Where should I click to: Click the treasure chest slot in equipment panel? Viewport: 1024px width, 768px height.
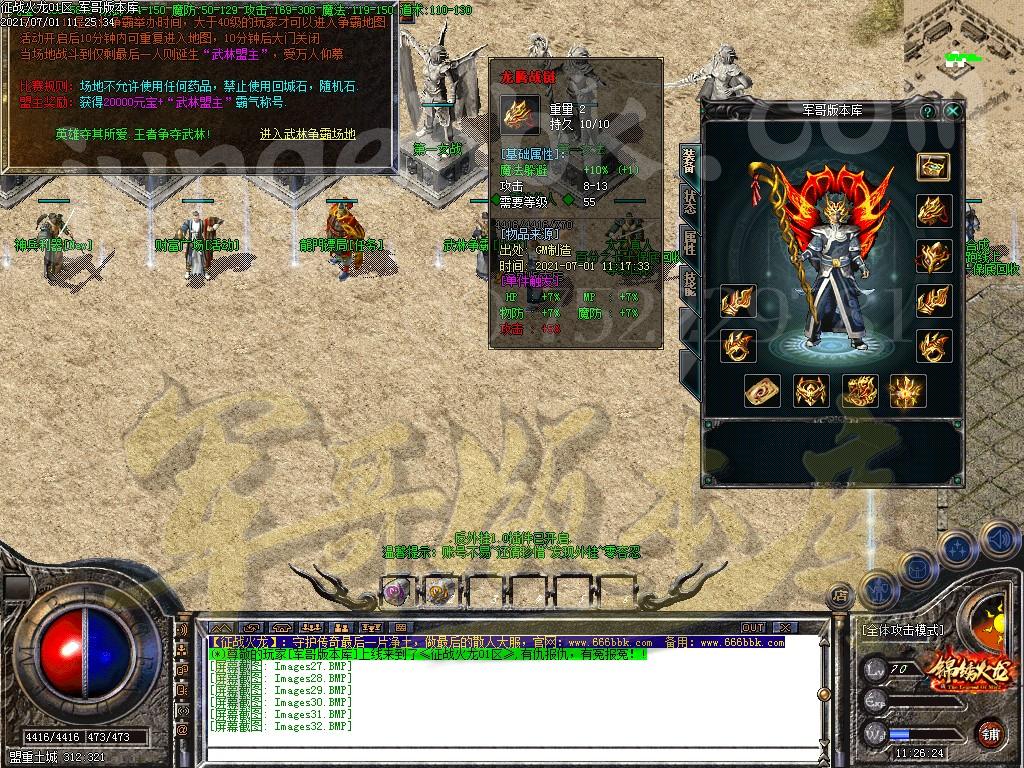(x=933, y=167)
